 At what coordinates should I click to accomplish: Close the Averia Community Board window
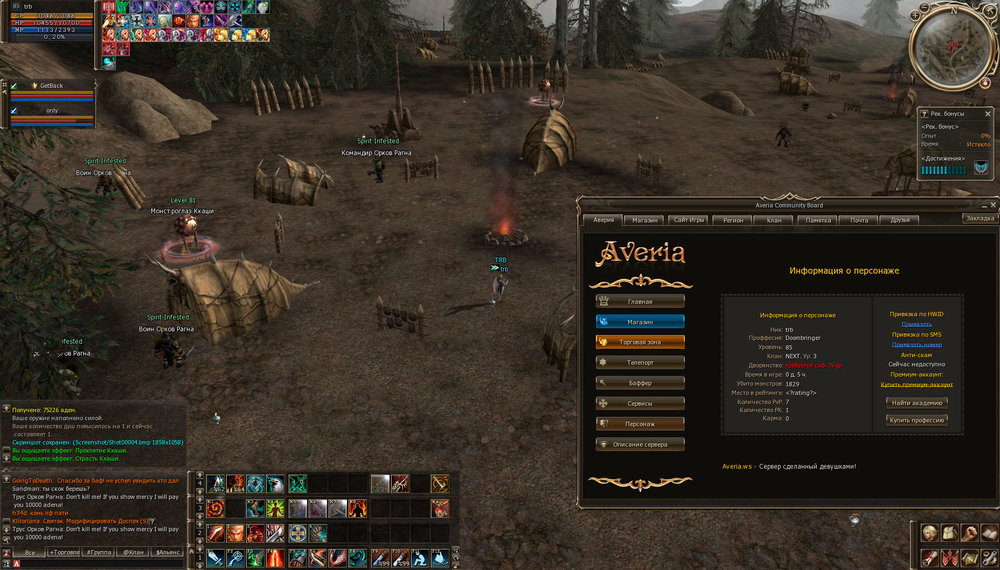[993, 204]
